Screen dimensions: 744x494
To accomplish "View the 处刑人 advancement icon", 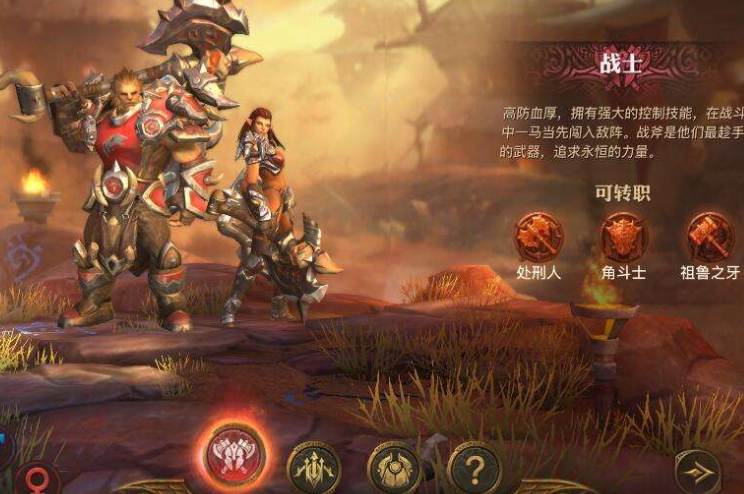I will (x=538, y=238).
